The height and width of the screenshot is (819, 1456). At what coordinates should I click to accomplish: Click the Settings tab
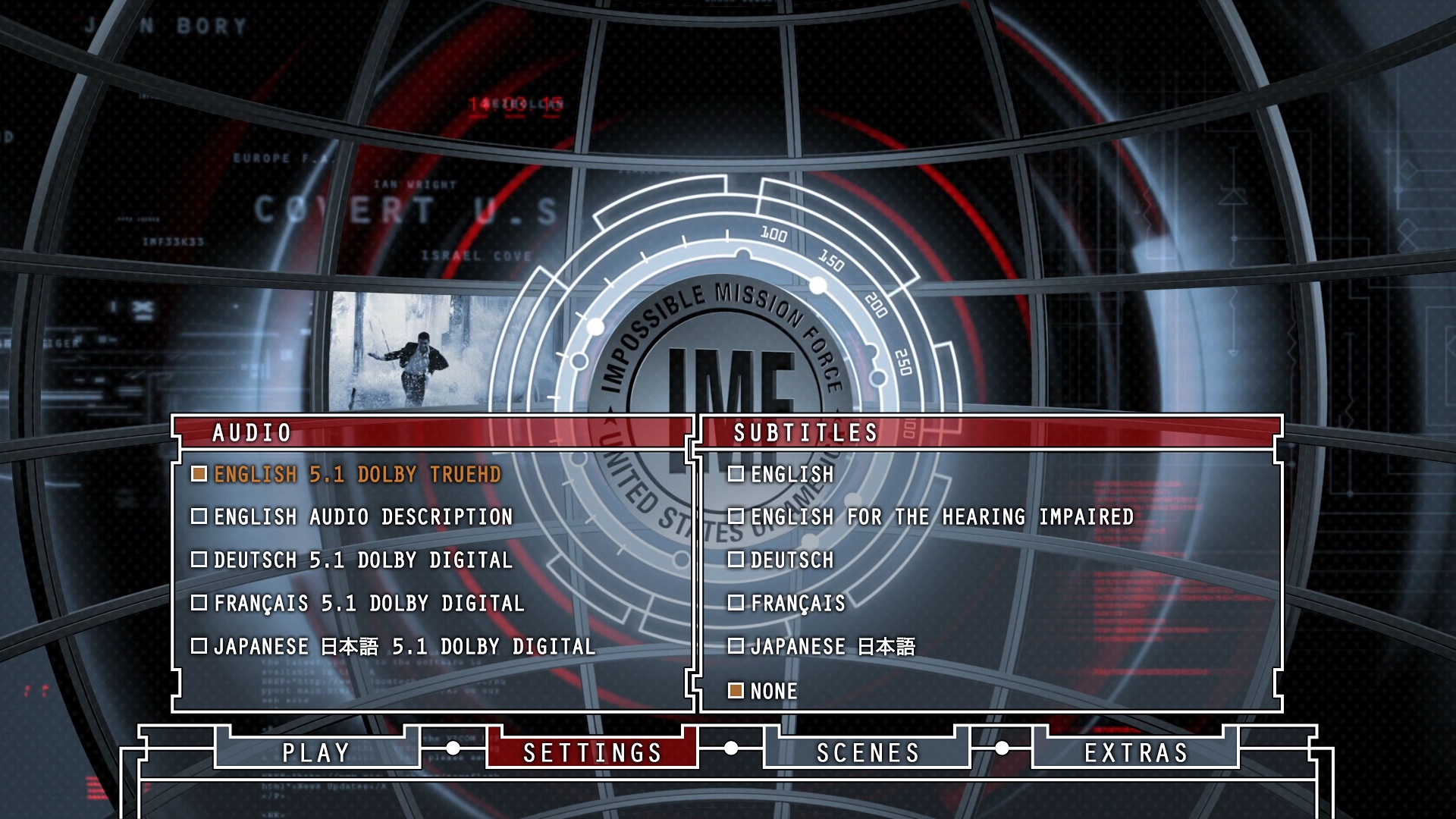(592, 752)
